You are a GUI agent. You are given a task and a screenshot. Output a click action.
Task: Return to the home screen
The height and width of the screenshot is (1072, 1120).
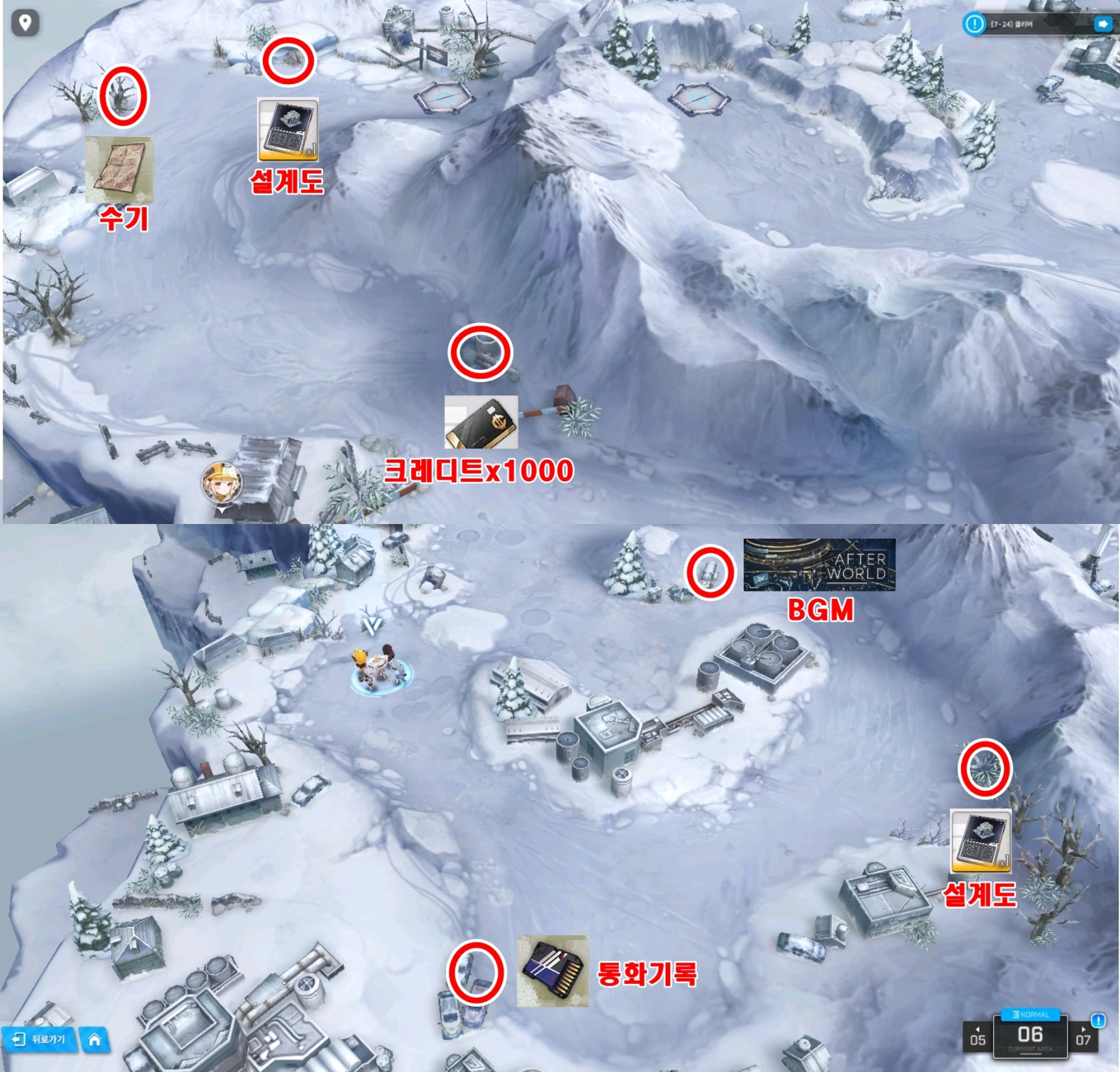click(95, 1039)
